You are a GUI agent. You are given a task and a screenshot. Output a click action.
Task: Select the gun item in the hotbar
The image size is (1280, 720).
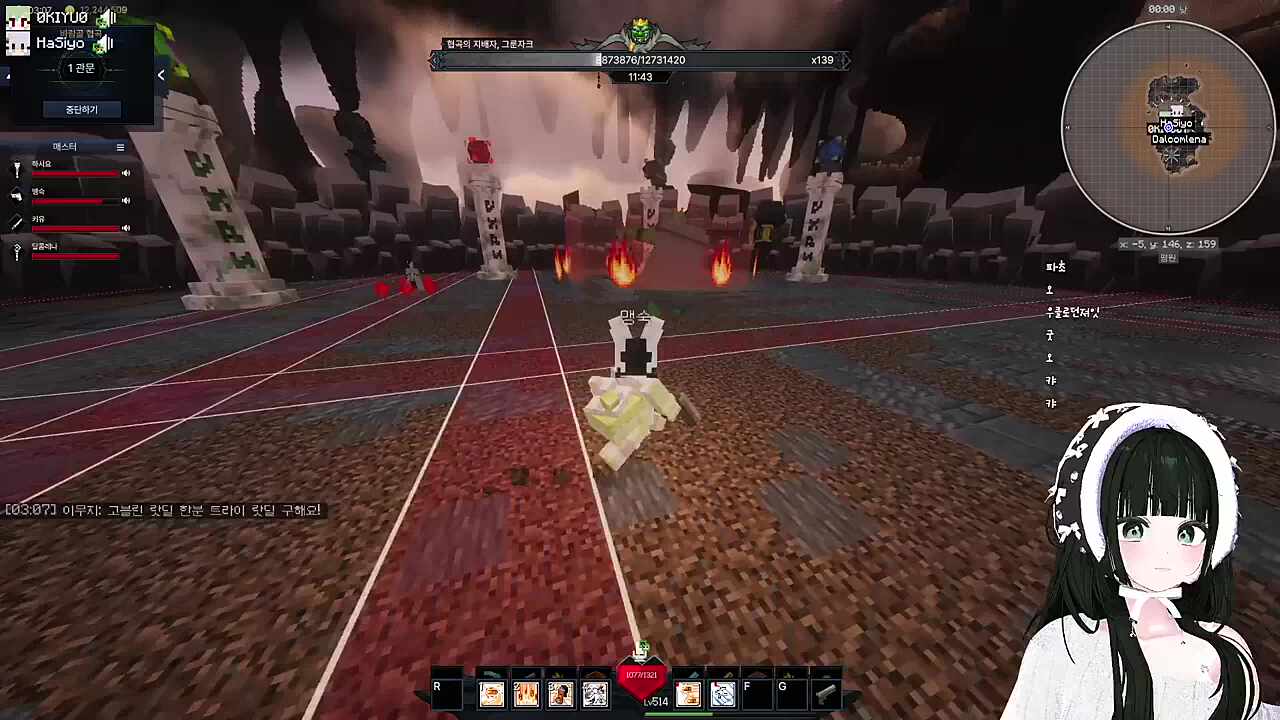pyautogui.click(x=825, y=694)
